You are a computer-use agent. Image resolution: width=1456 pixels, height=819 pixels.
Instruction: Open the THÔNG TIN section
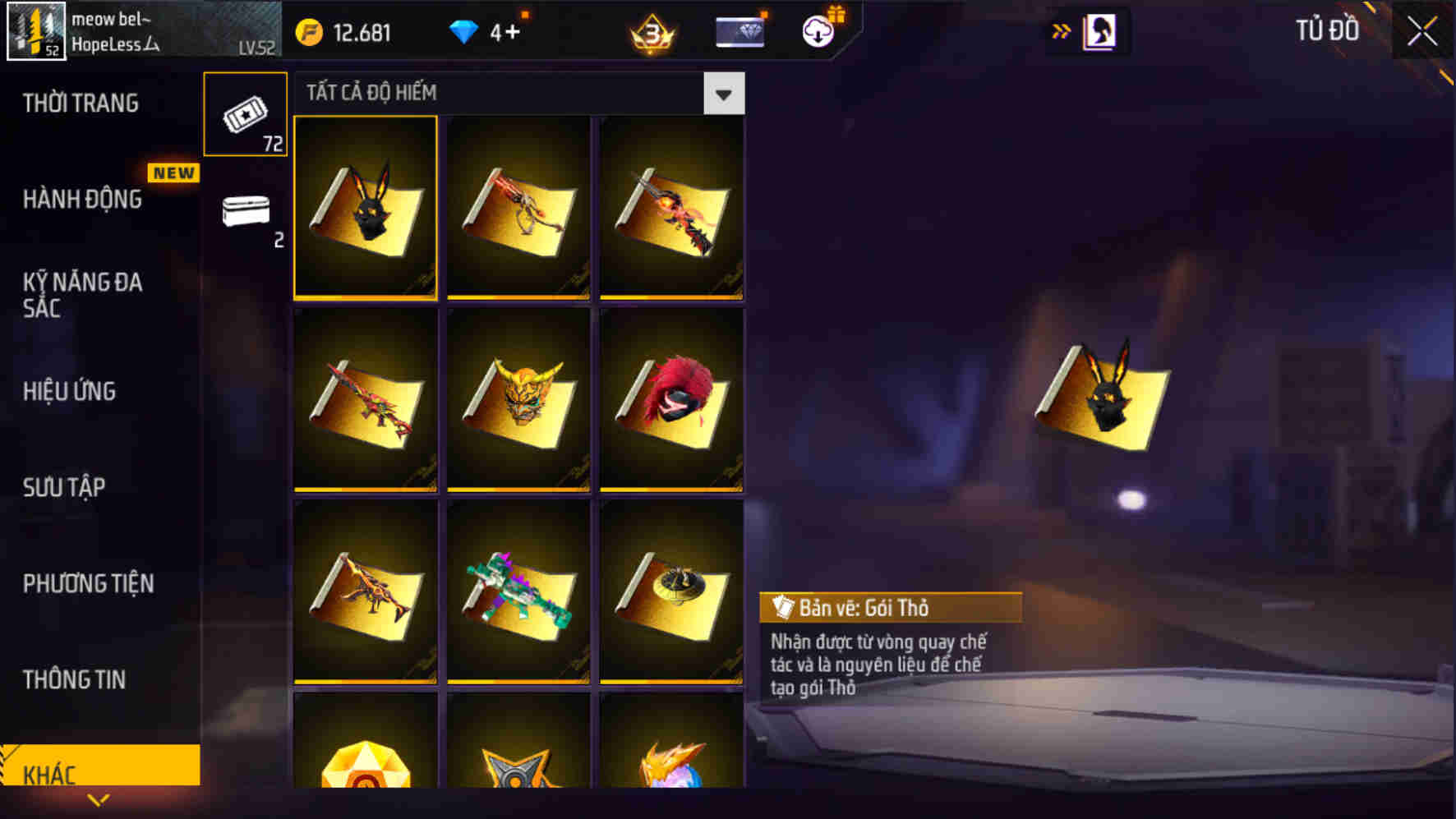tap(76, 680)
